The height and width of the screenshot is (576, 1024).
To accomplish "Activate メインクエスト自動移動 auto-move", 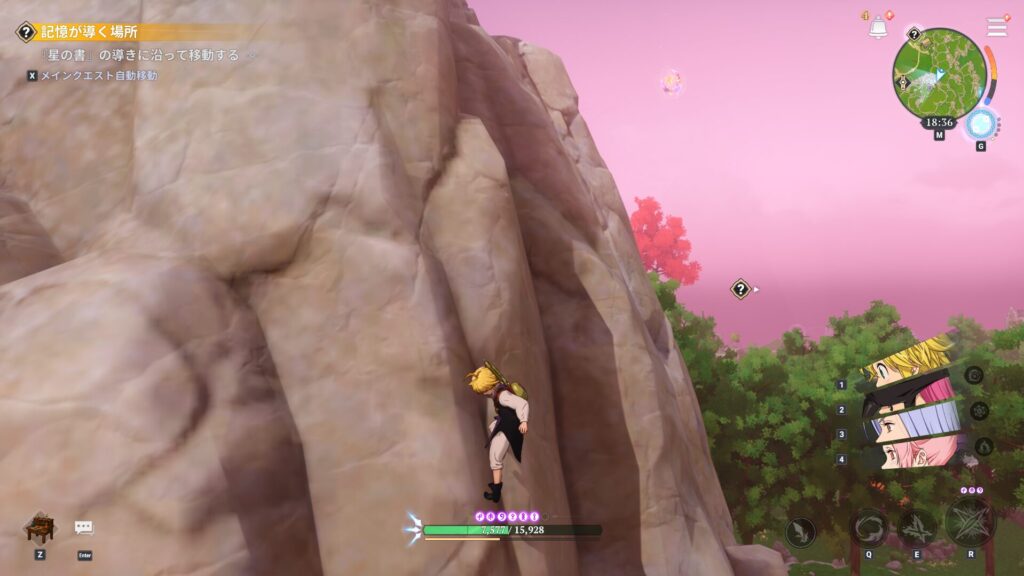I will coord(97,75).
